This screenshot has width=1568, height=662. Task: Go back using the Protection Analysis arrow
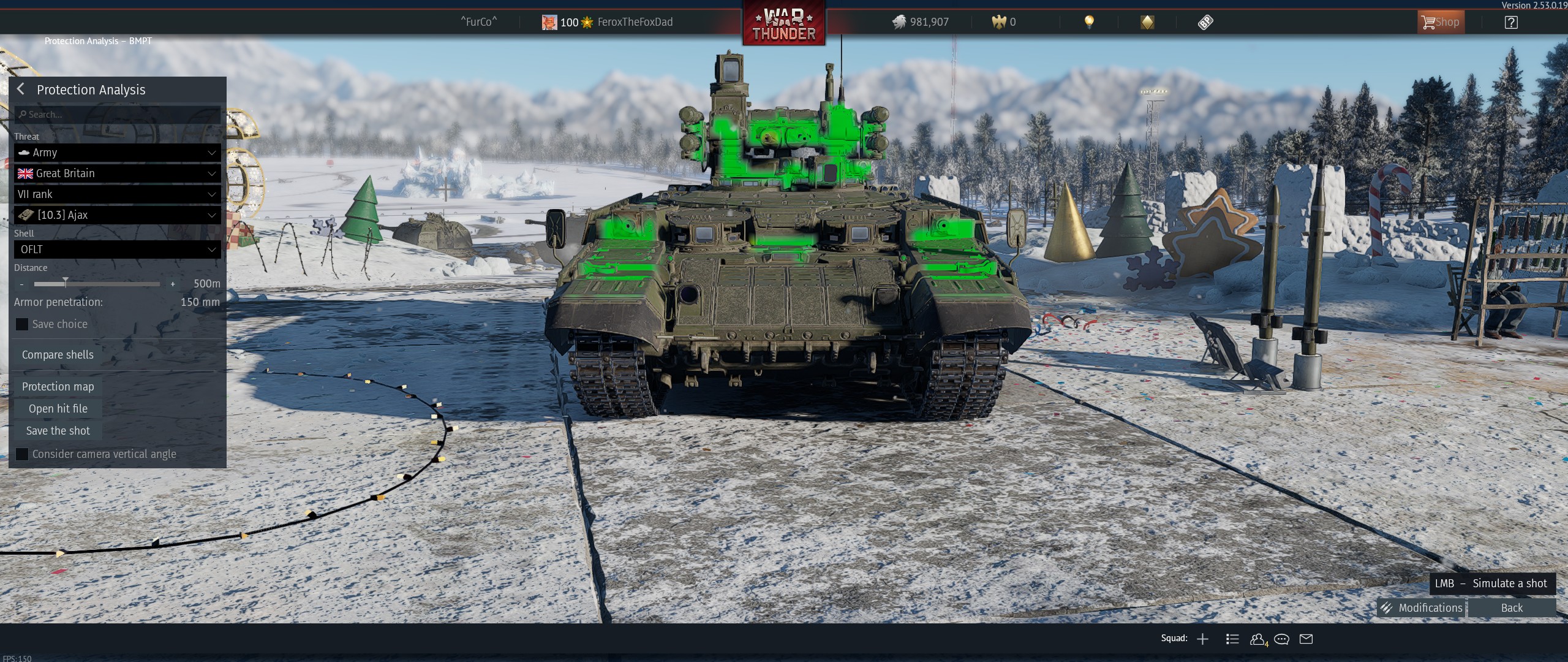pos(21,89)
